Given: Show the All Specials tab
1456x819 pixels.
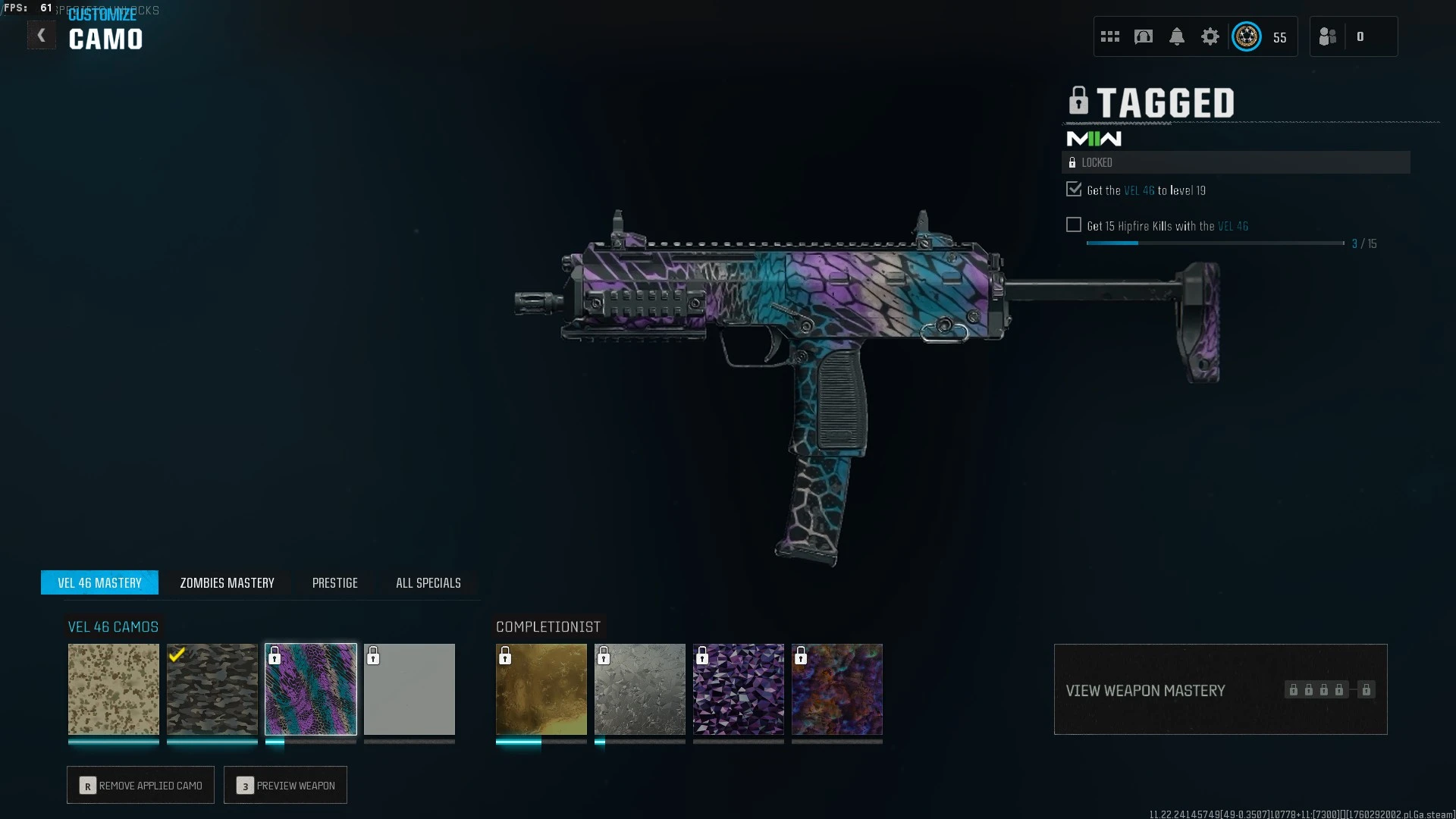Looking at the screenshot, I should (428, 582).
